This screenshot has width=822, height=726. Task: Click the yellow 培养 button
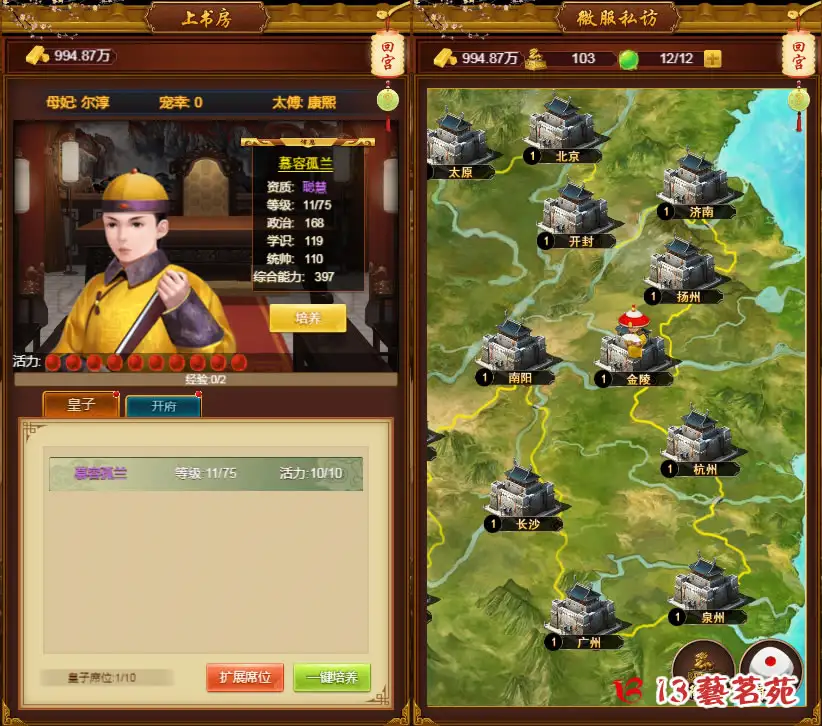[307, 318]
